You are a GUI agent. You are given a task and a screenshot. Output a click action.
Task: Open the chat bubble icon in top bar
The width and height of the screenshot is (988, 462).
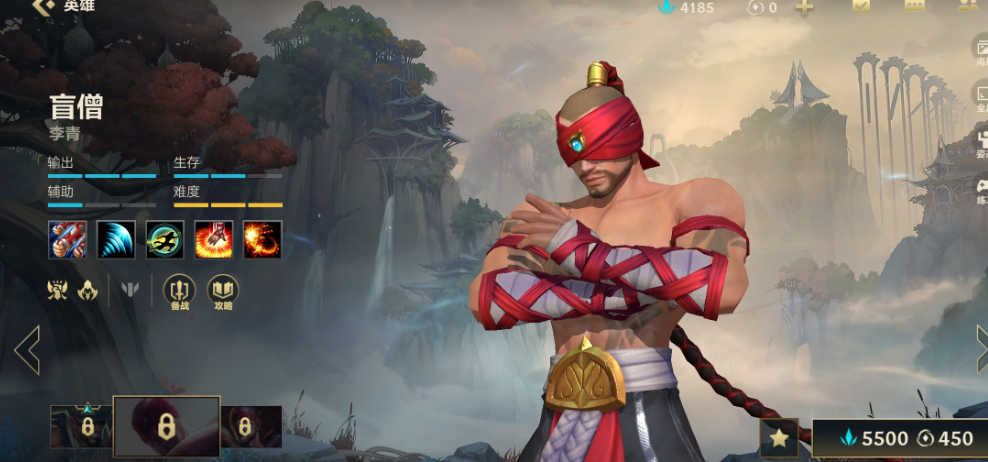914,6
